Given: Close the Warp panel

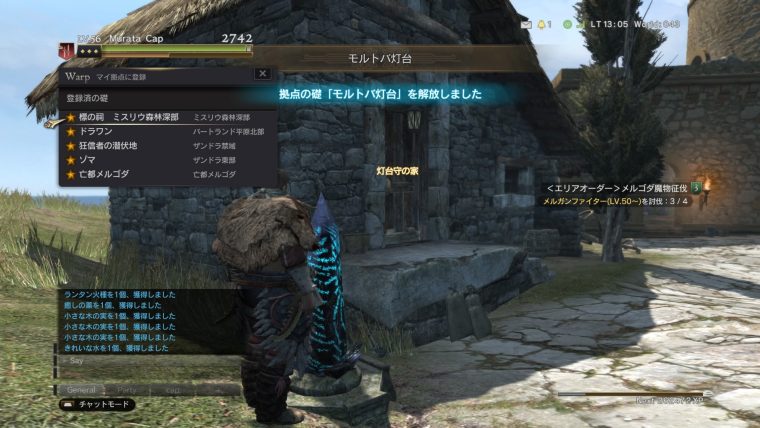Looking at the screenshot, I should pos(262,74).
